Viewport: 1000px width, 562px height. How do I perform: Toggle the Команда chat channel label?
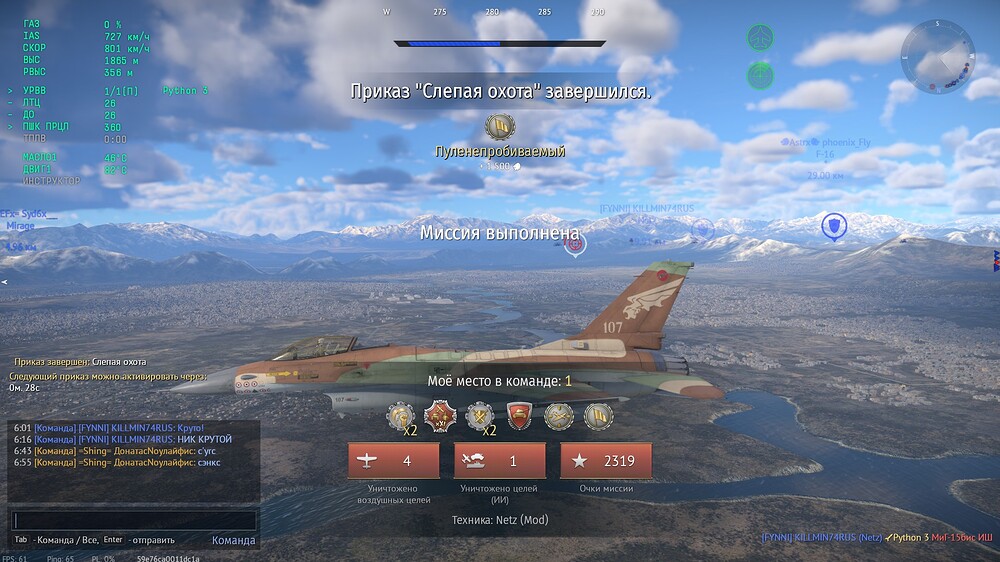click(233, 540)
